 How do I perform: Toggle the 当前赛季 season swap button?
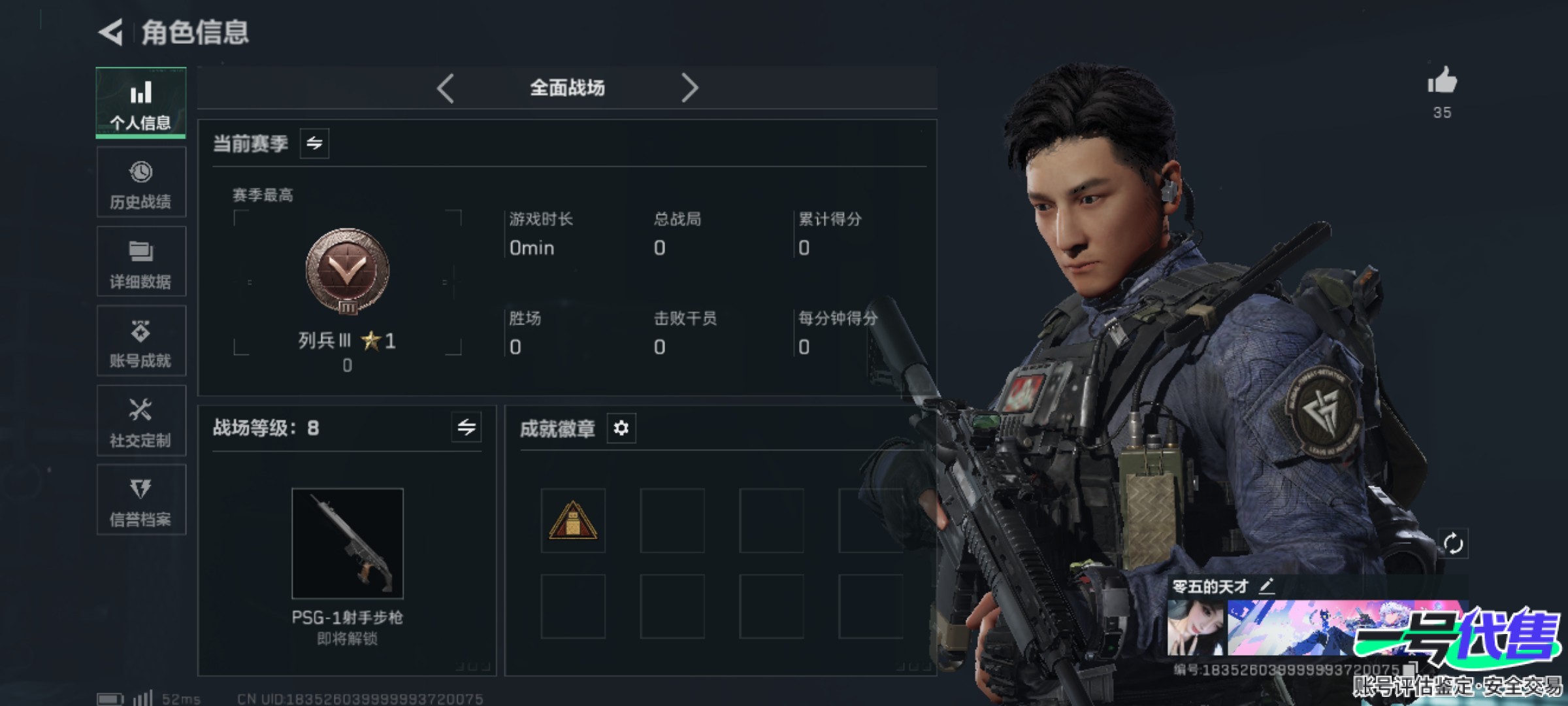(x=314, y=143)
